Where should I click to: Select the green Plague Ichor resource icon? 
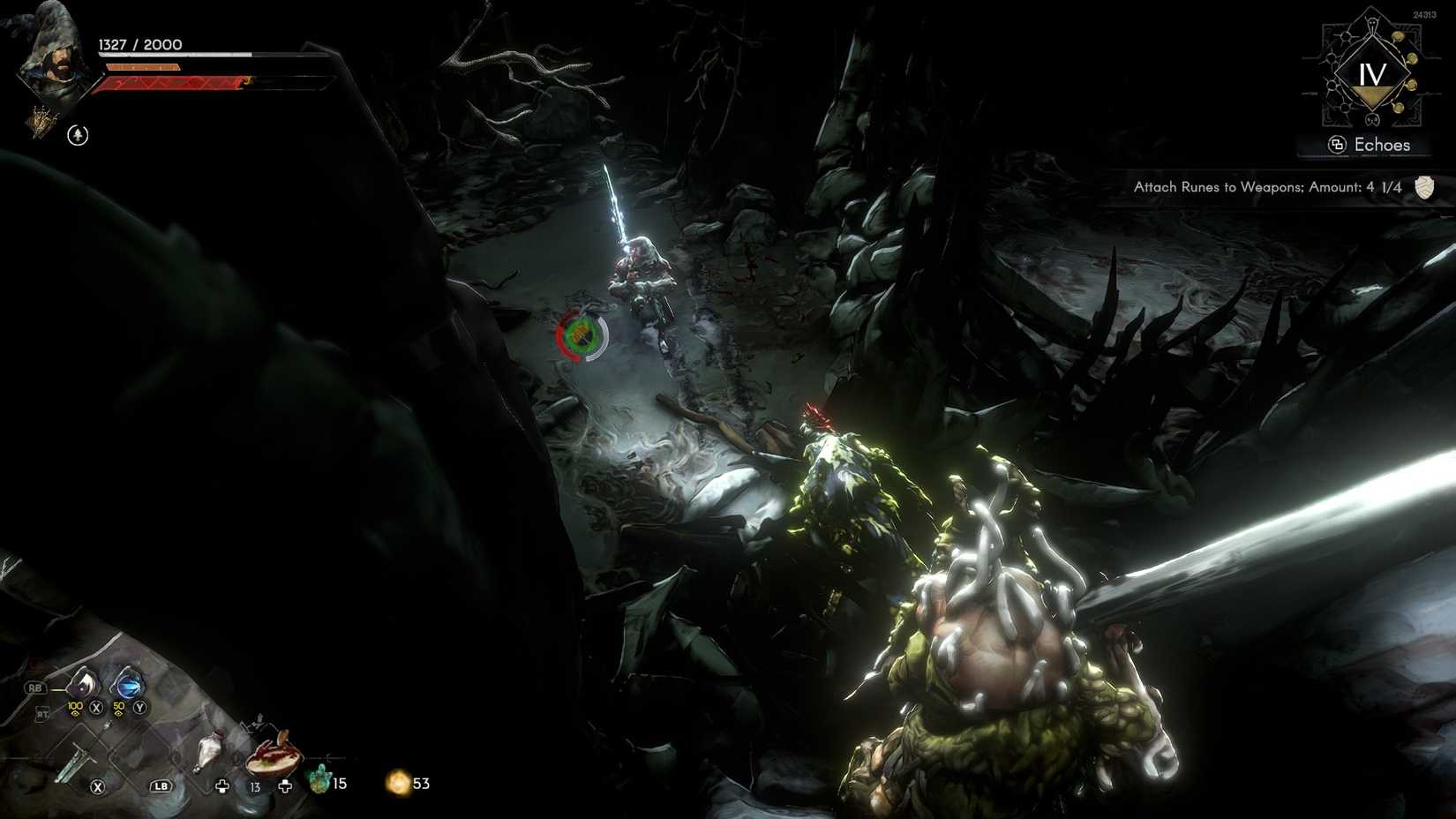tap(319, 780)
